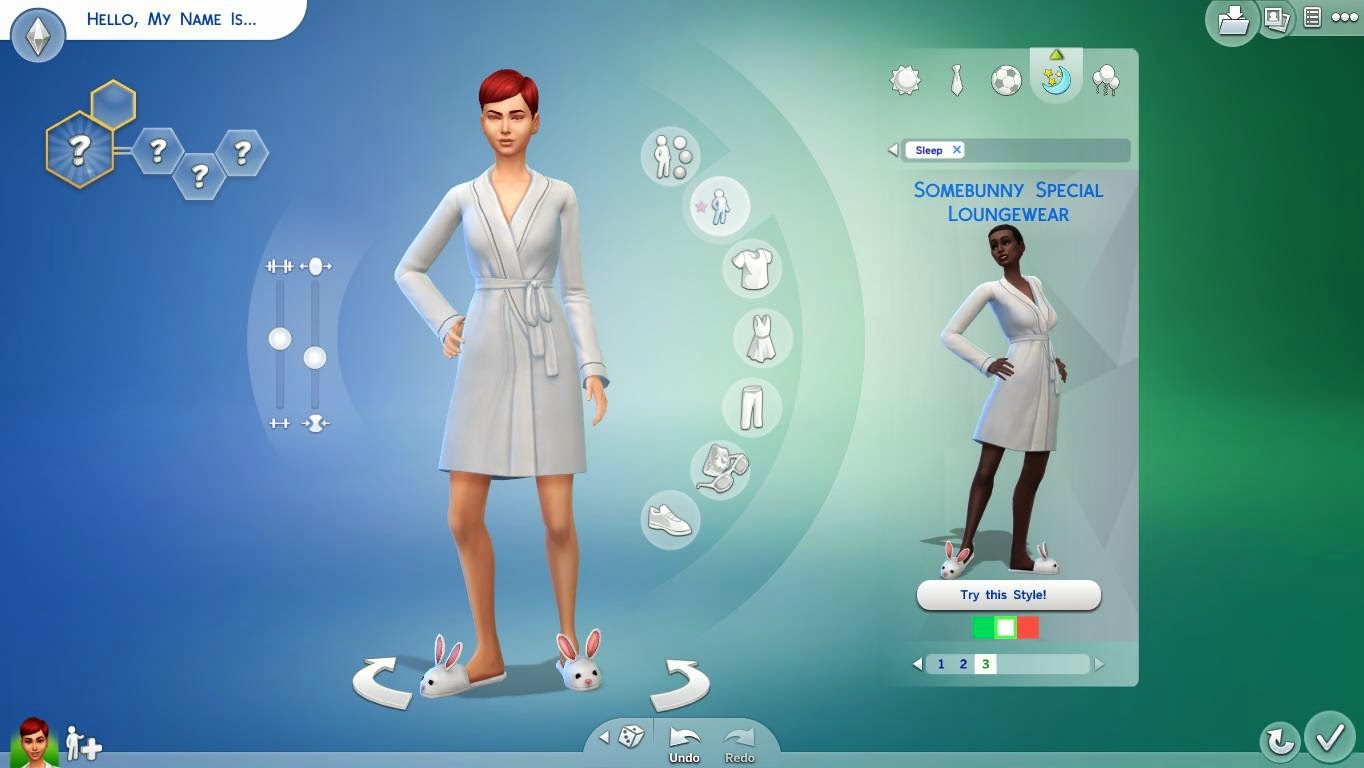Switch to catalog page 2

[962, 663]
